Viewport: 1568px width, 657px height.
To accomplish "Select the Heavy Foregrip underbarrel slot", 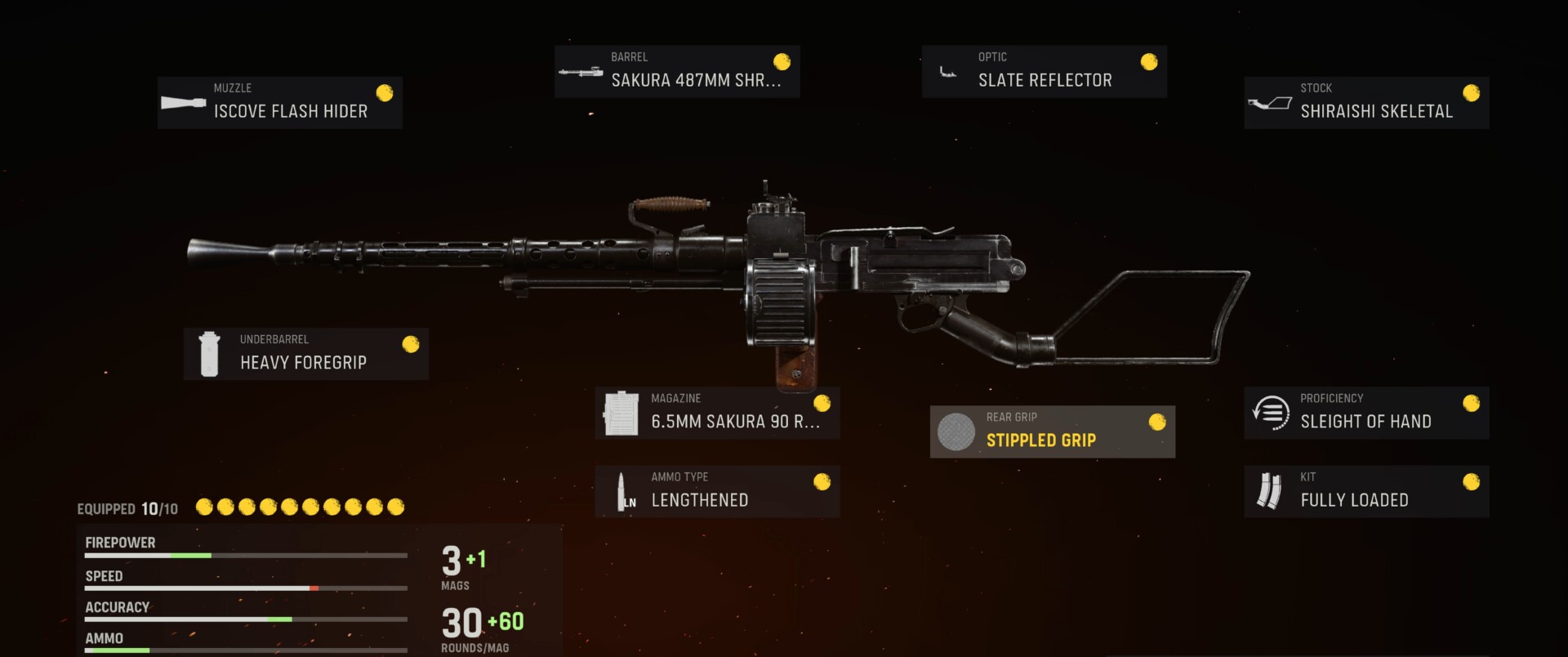I will pos(305,354).
